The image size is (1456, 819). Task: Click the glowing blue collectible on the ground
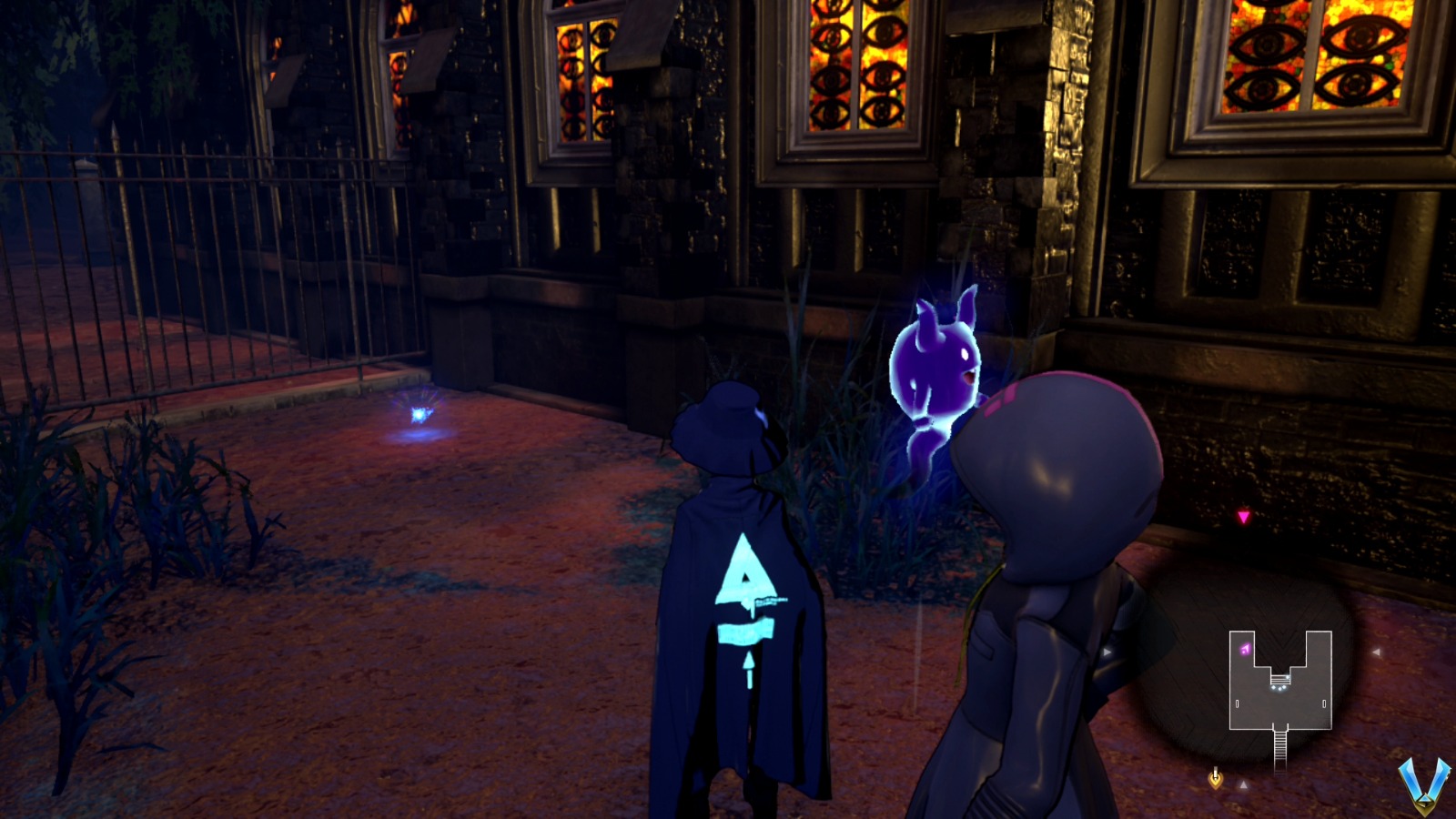[420, 416]
